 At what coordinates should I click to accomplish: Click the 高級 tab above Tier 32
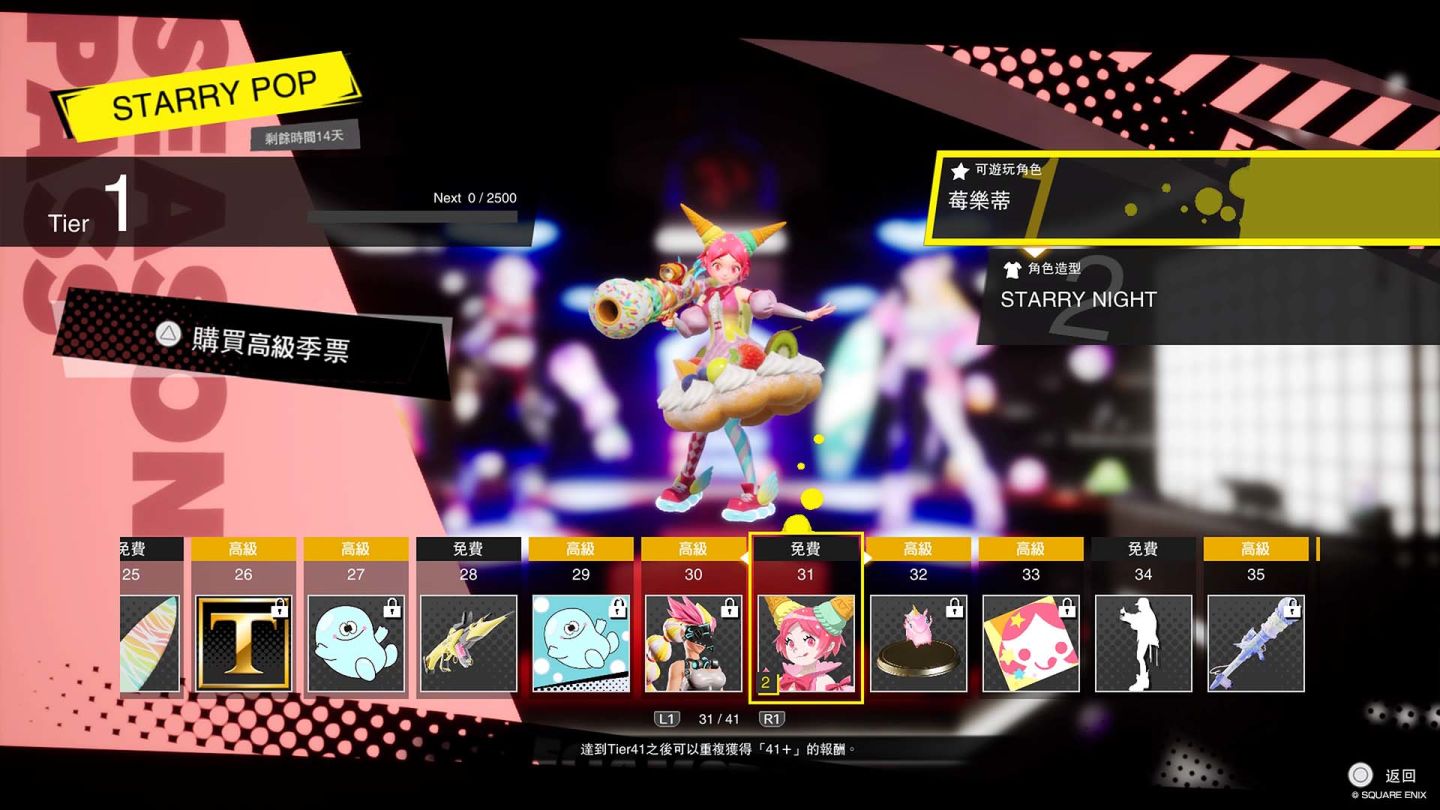[x=918, y=548]
